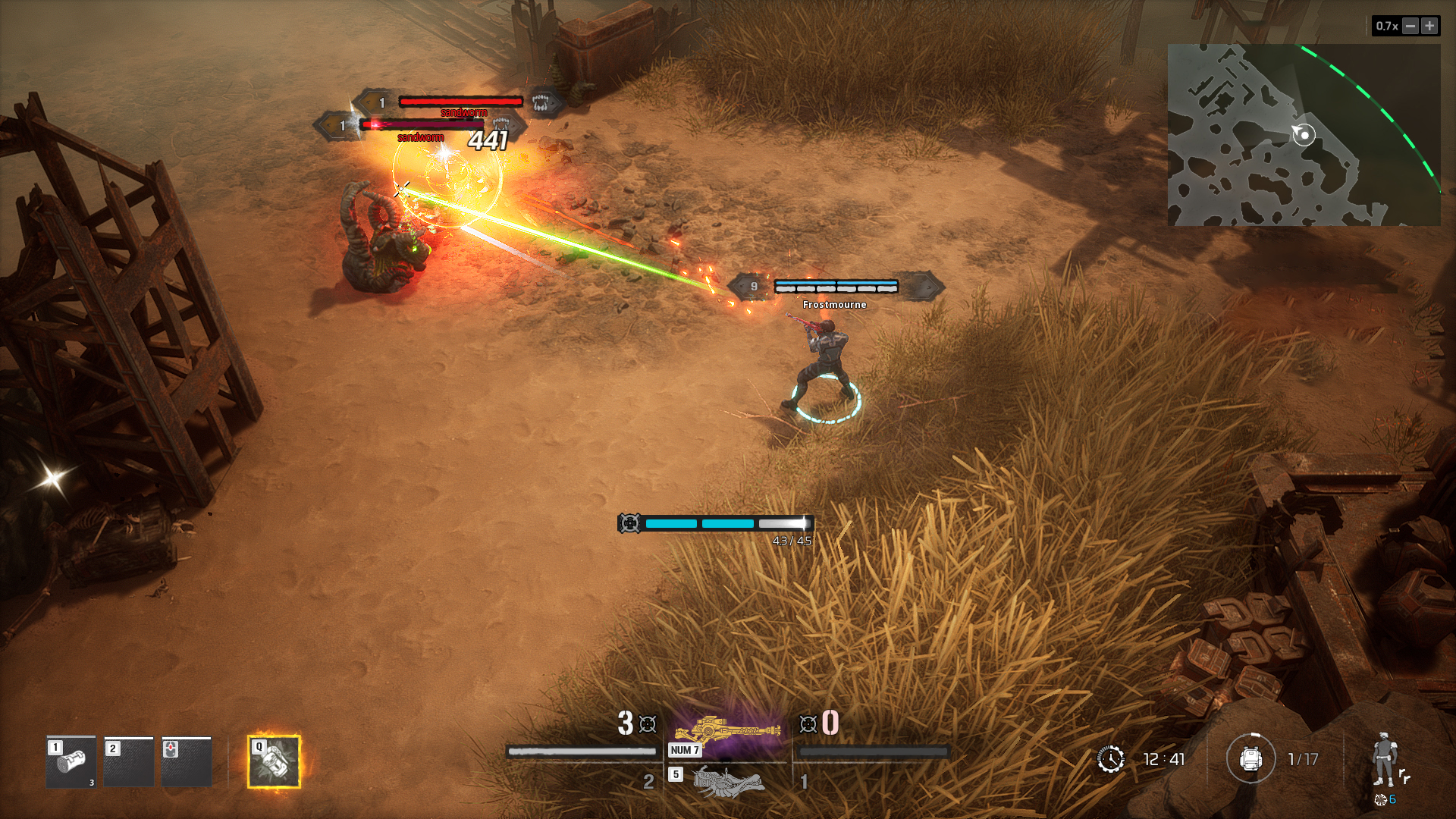Select the slot with the red-dot device
1456x819 pixels.
(187, 761)
